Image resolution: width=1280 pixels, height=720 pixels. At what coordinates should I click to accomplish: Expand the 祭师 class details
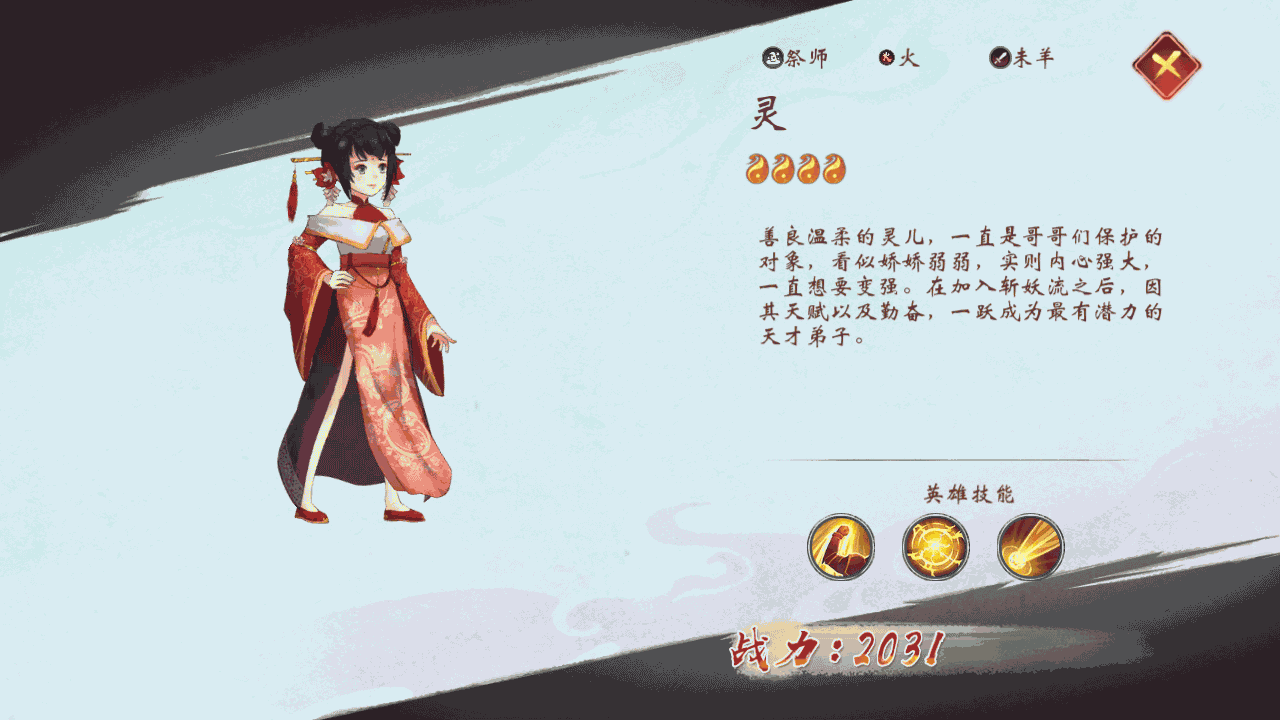(793, 57)
